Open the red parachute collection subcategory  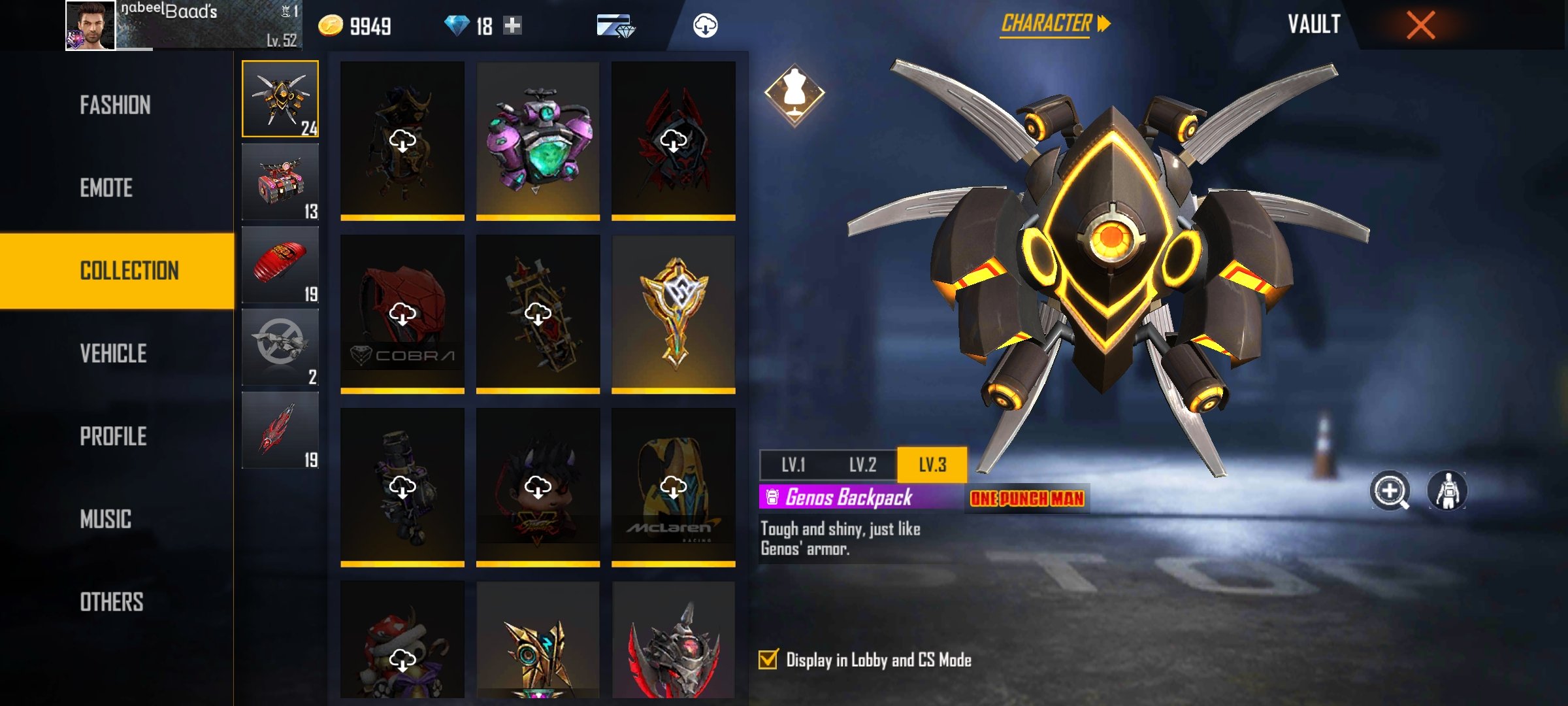(280, 265)
